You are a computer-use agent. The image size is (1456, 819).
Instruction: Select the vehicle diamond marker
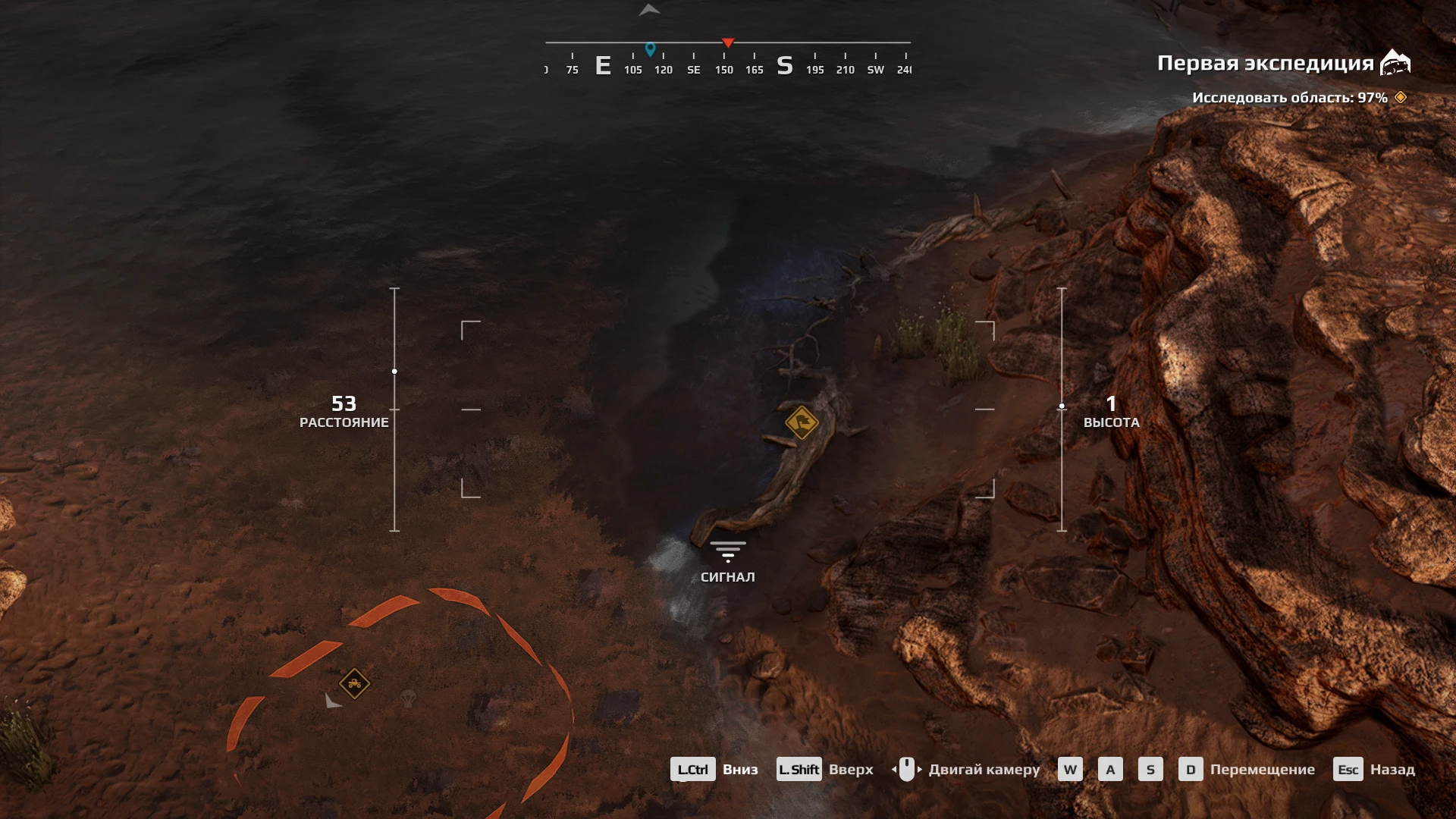click(x=354, y=684)
